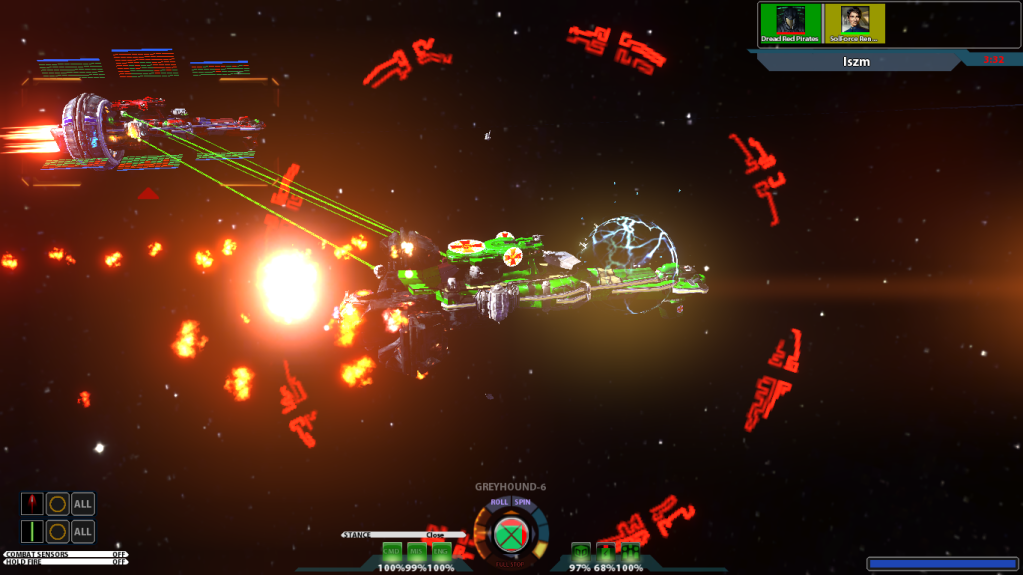Select the crew status icon showing 100%
This screenshot has height=575, width=1023.
click(x=630, y=551)
